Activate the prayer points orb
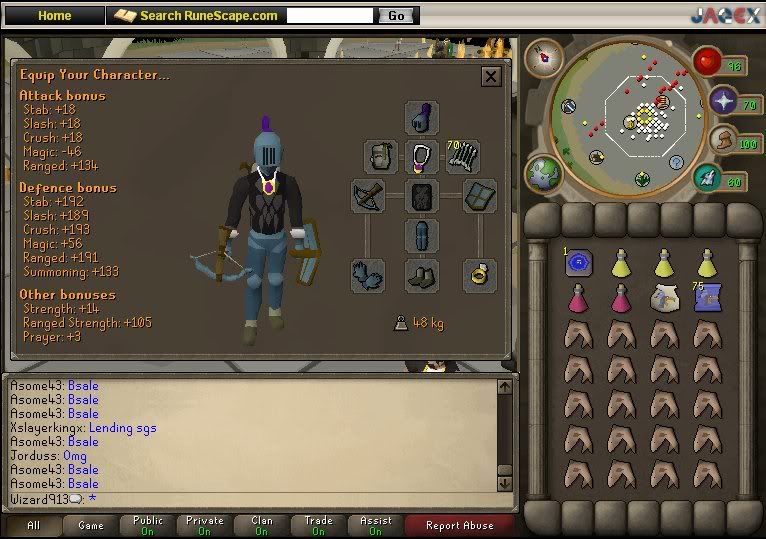The image size is (766, 539). tap(725, 101)
